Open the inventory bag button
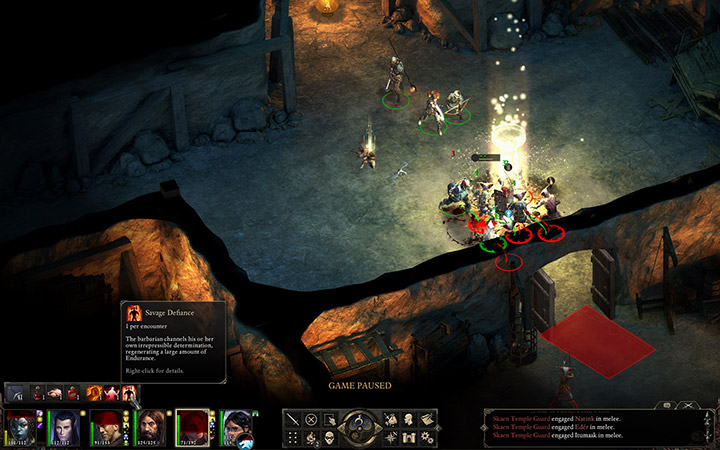 [x=391, y=419]
